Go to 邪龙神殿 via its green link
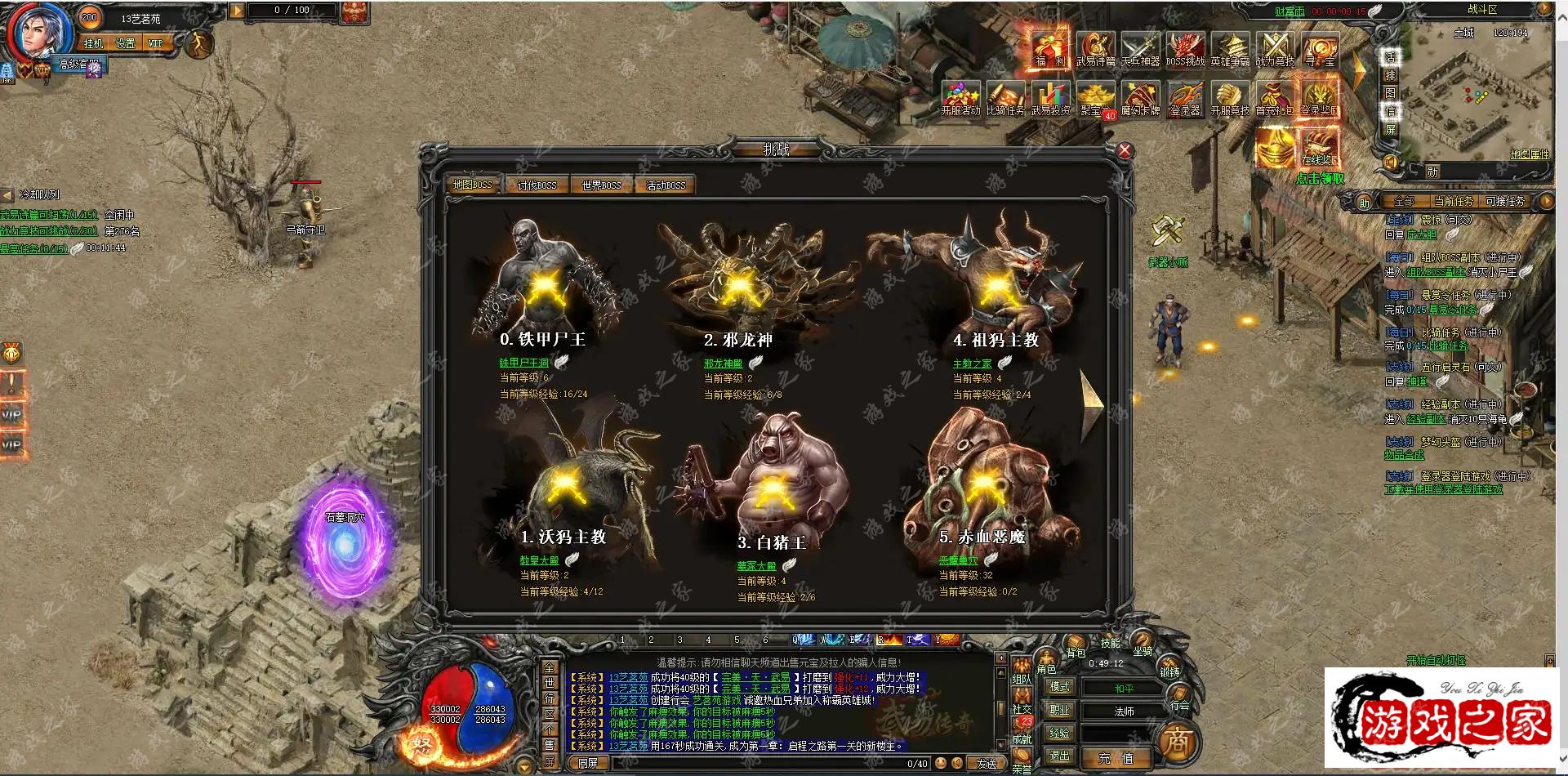Viewport: 1568px width, 776px height. click(x=723, y=363)
